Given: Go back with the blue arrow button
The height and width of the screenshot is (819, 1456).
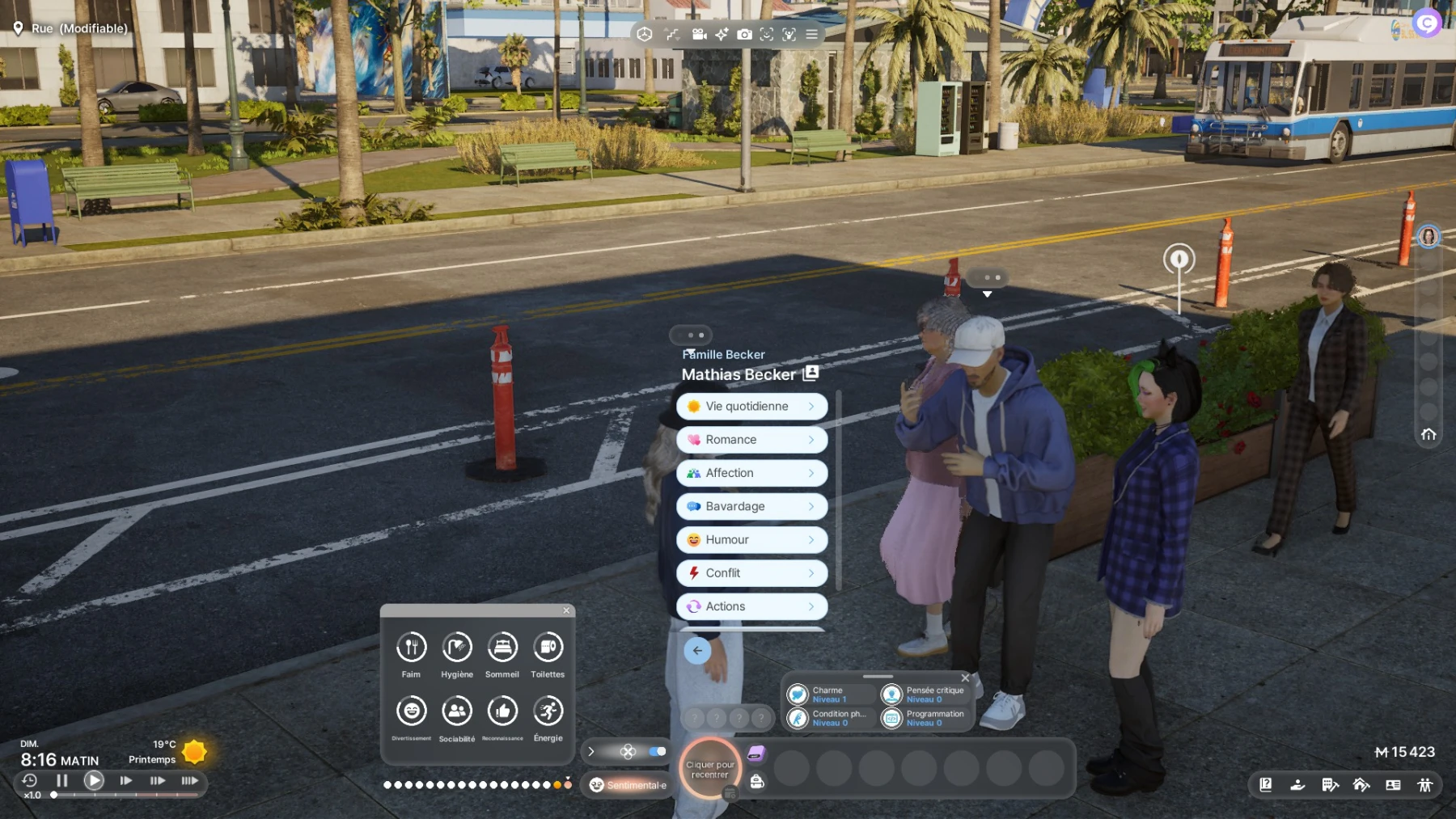Looking at the screenshot, I should 697,651.
